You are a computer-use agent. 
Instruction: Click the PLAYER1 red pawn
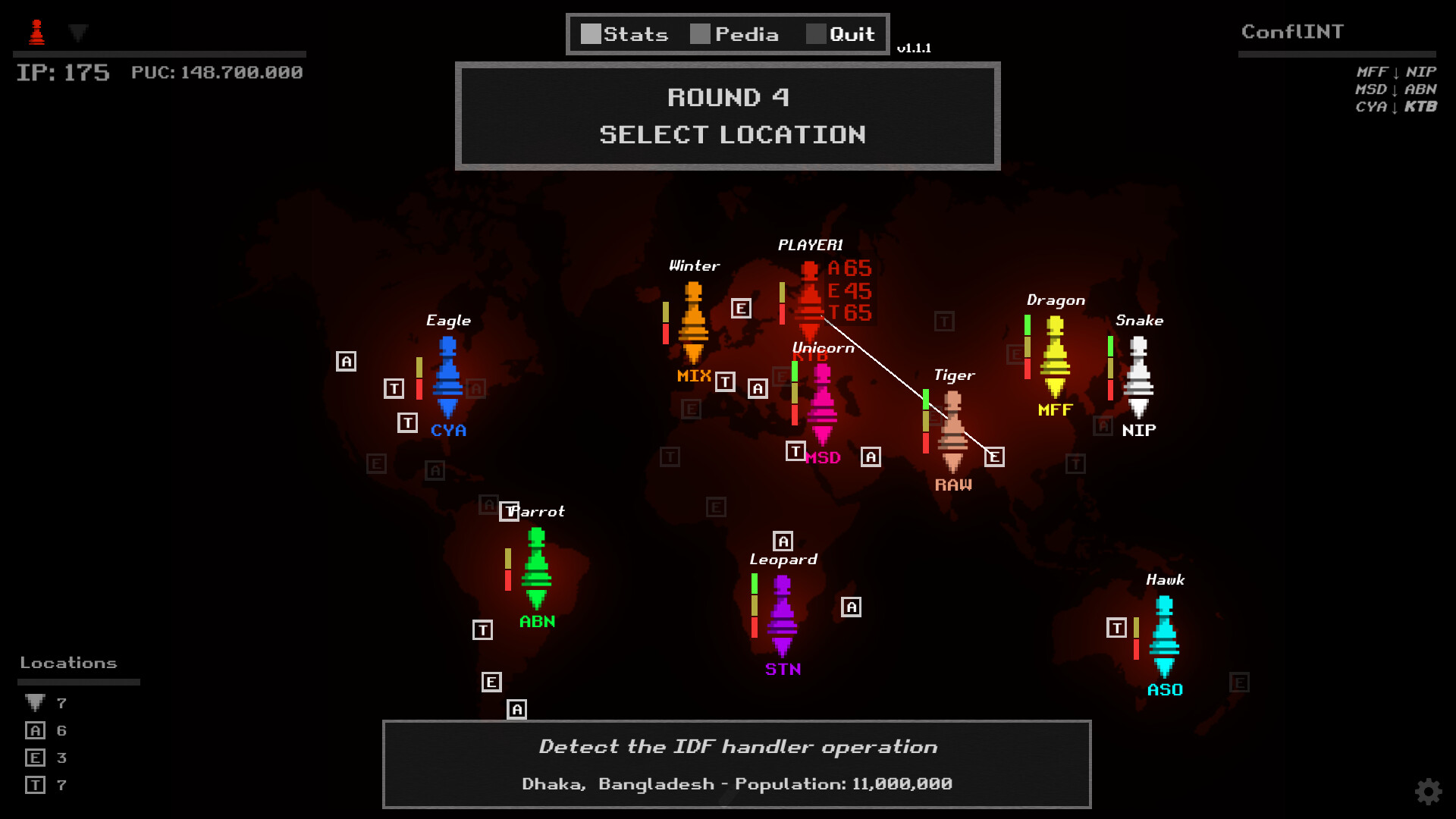coord(808,296)
